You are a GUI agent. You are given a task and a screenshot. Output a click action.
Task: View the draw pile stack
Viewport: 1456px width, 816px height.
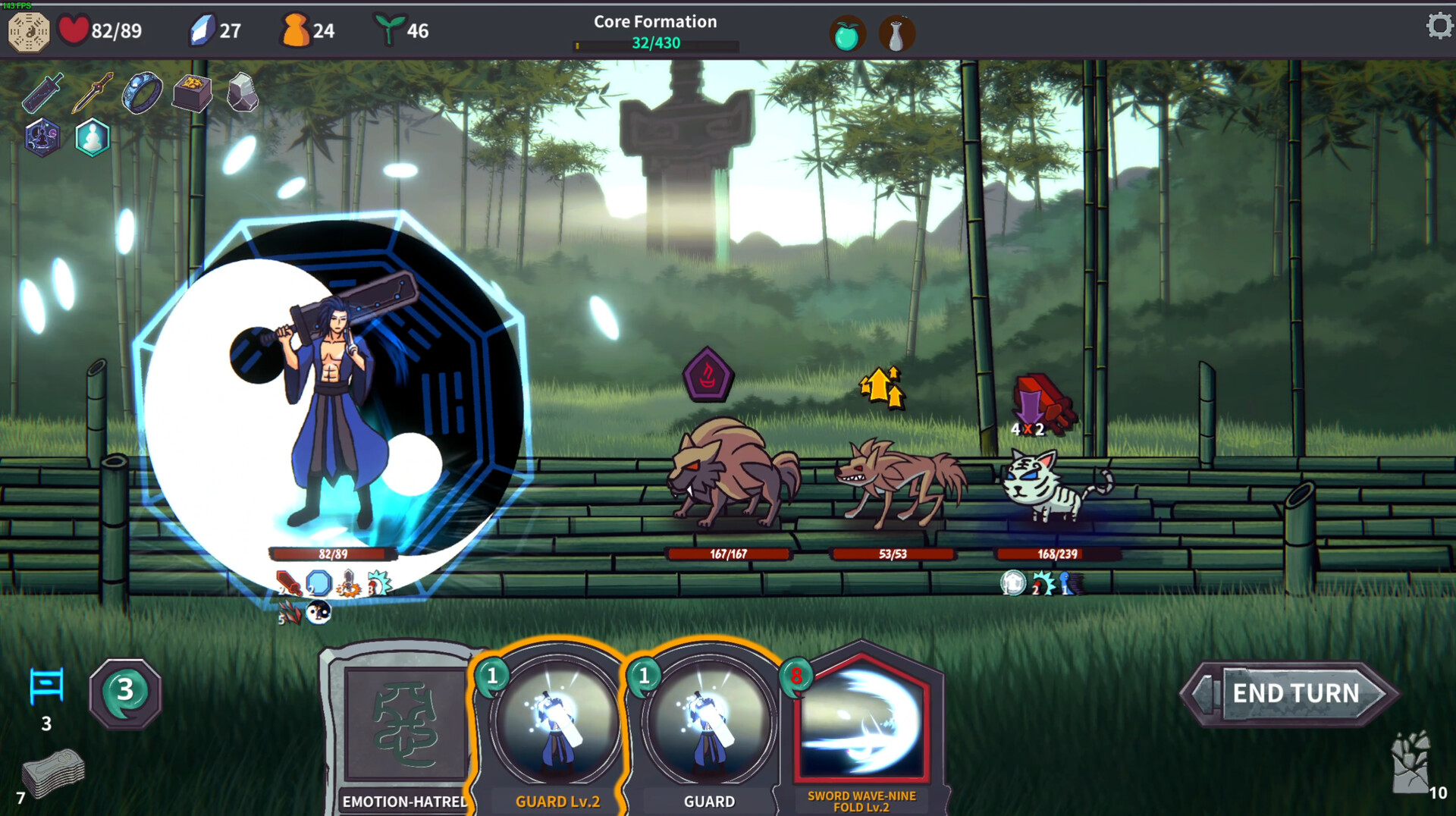pos(52,774)
